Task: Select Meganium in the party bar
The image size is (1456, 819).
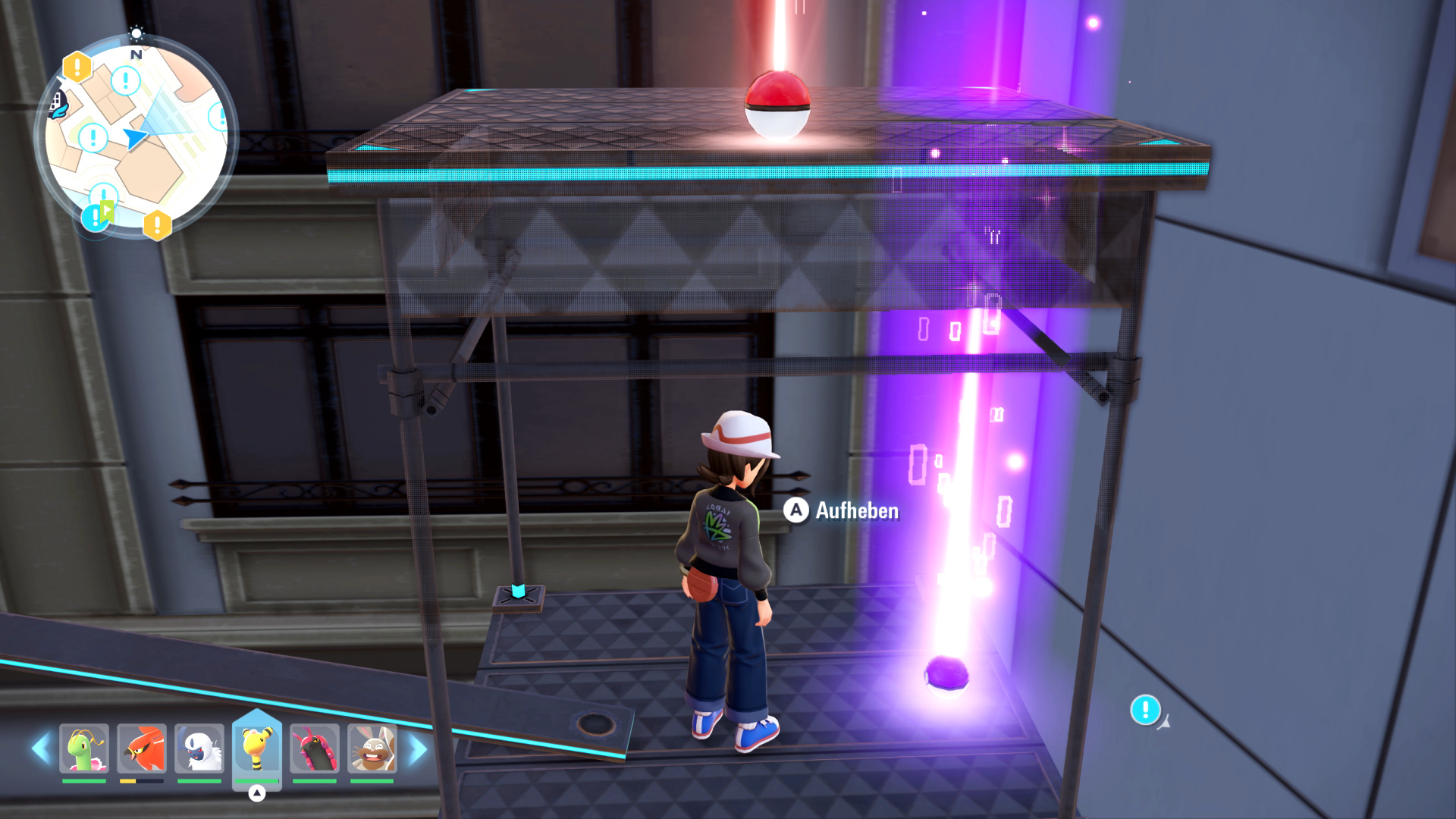Action: (84, 748)
